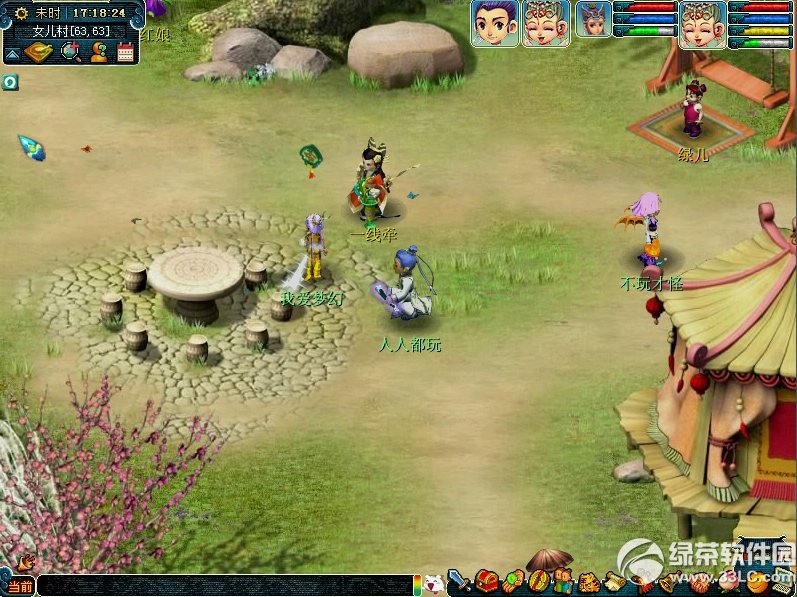The width and height of the screenshot is (797, 597).
Task: Open the red treasure chest inventory
Action: [x=487, y=580]
